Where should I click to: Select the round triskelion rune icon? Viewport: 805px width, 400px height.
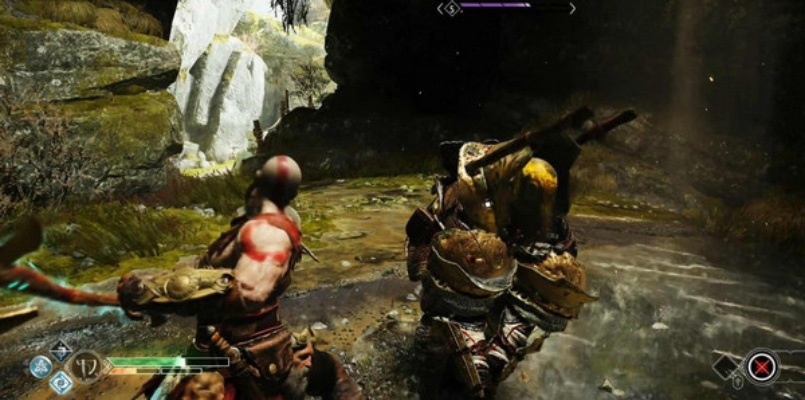[x=40, y=367]
